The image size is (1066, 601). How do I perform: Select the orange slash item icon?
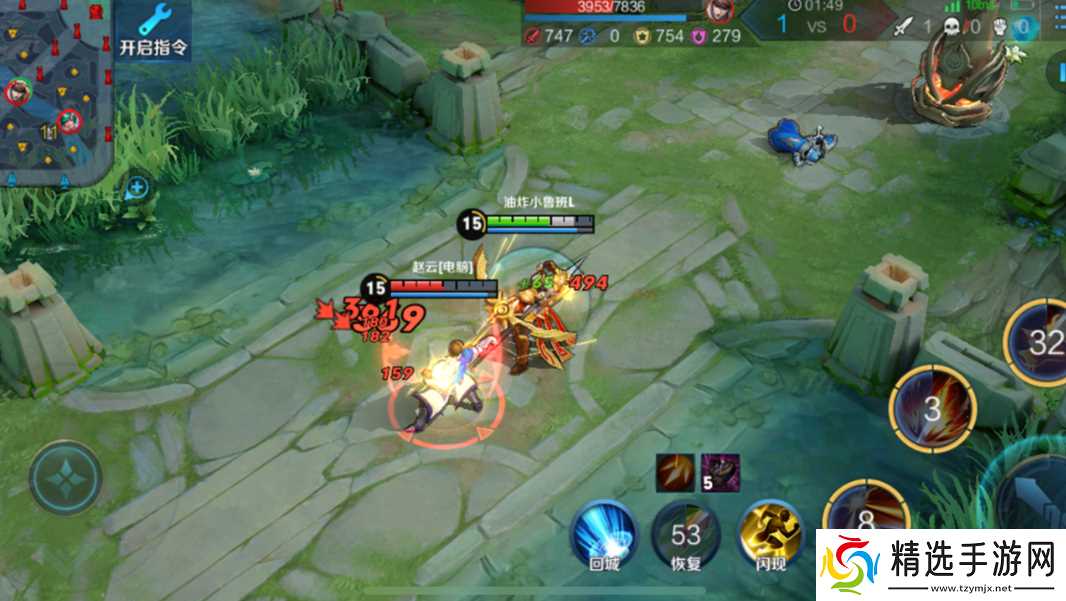[x=675, y=472]
